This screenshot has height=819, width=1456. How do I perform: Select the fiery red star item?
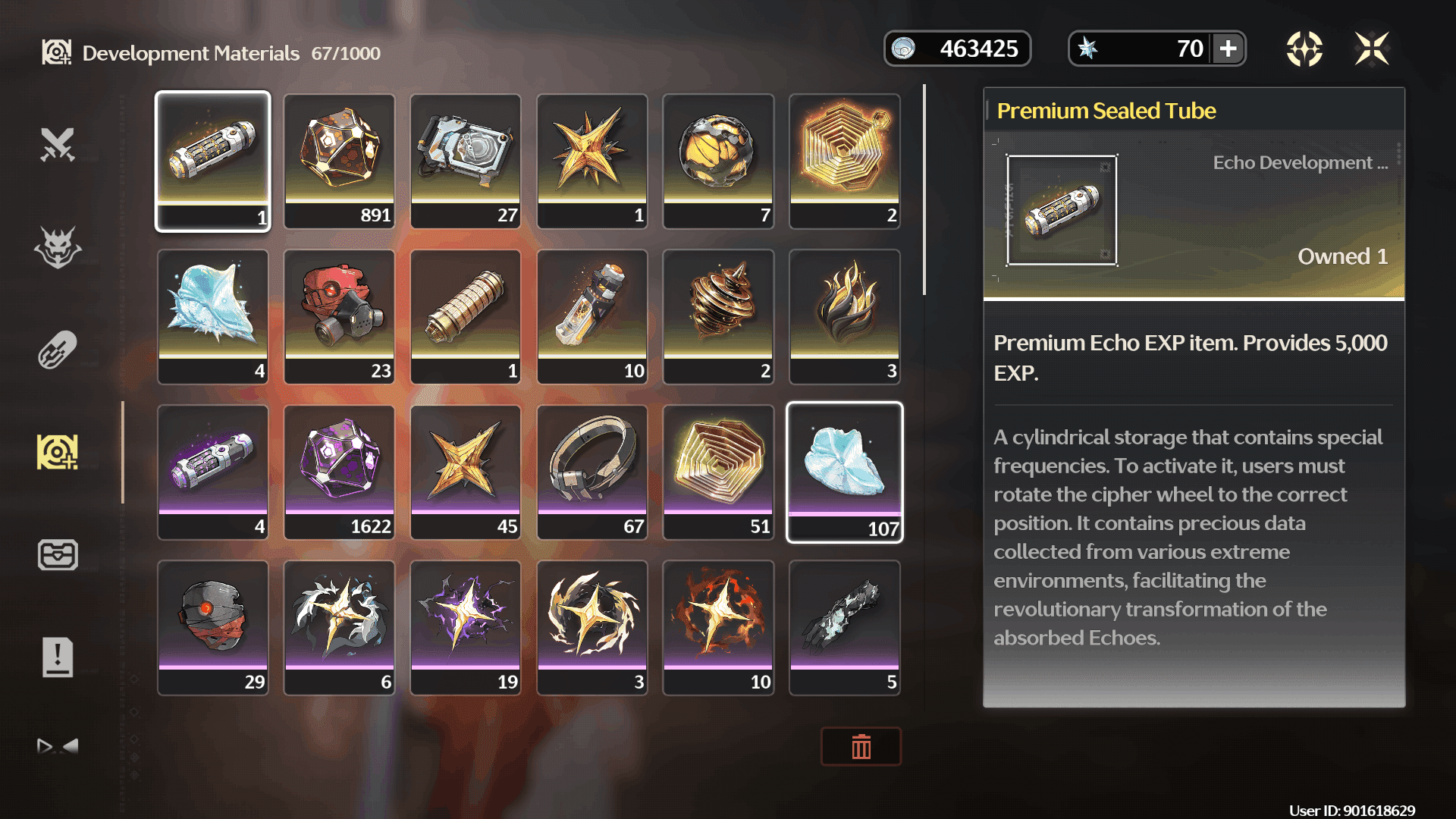718,627
